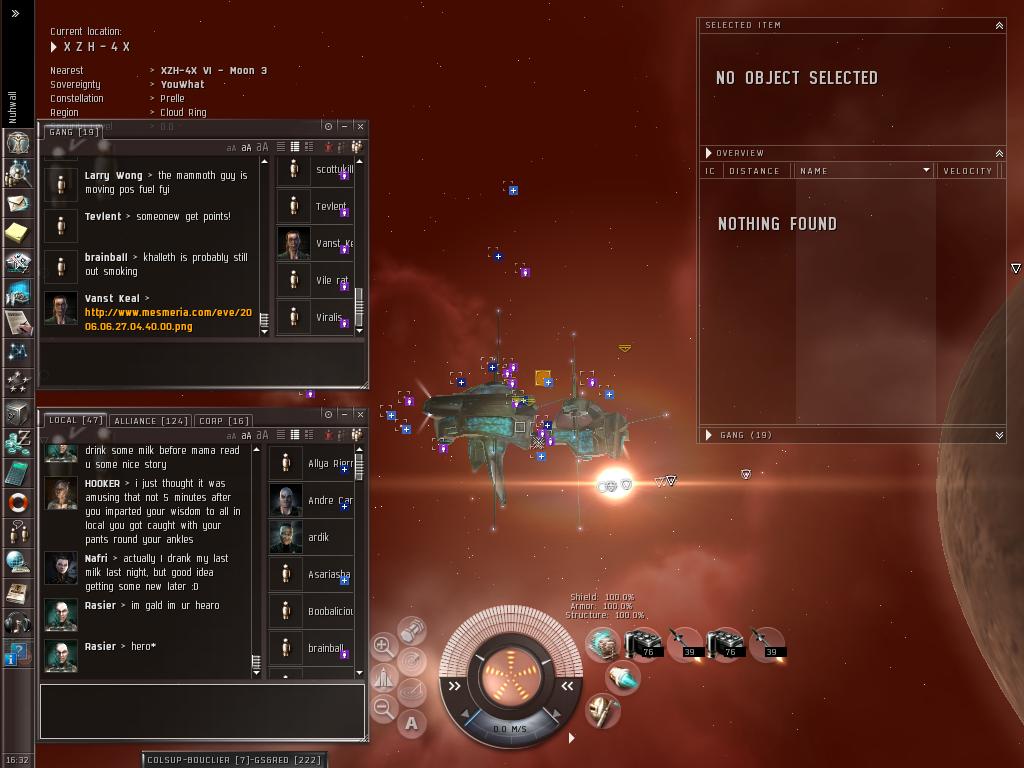Viewport: 1024px width, 768px height.
Task: Collapse the Selected Item panel
Action: 998,25
